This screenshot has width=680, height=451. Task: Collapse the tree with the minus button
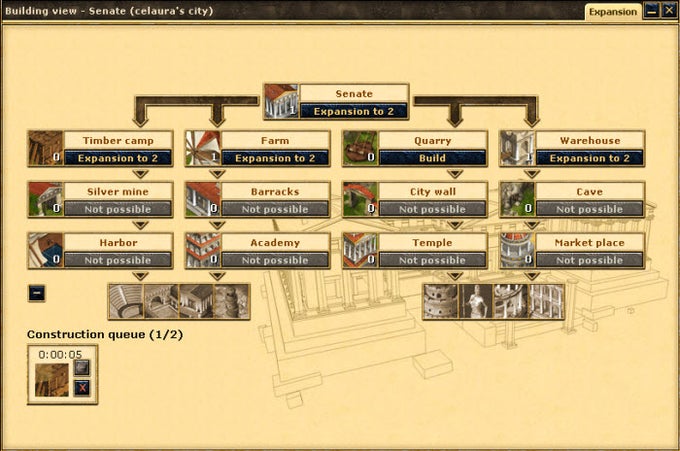[36, 293]
